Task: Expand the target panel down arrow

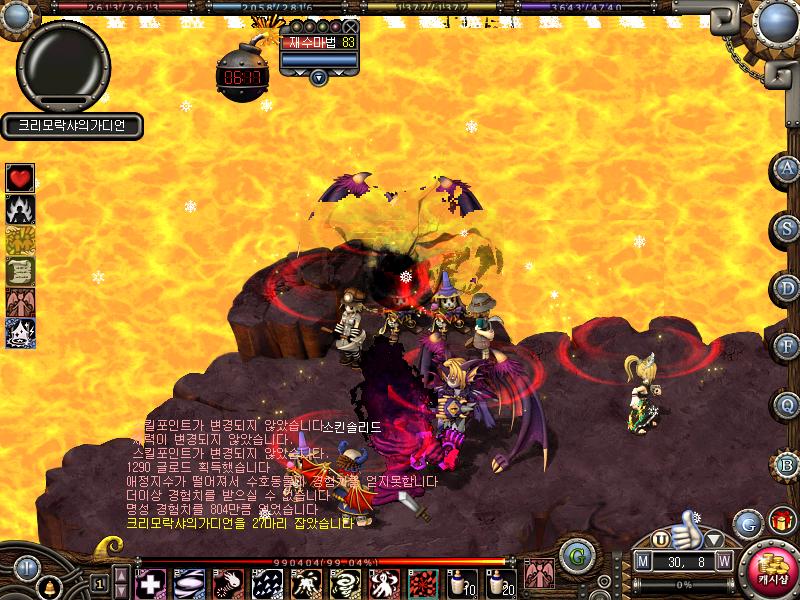Action: 318,76
